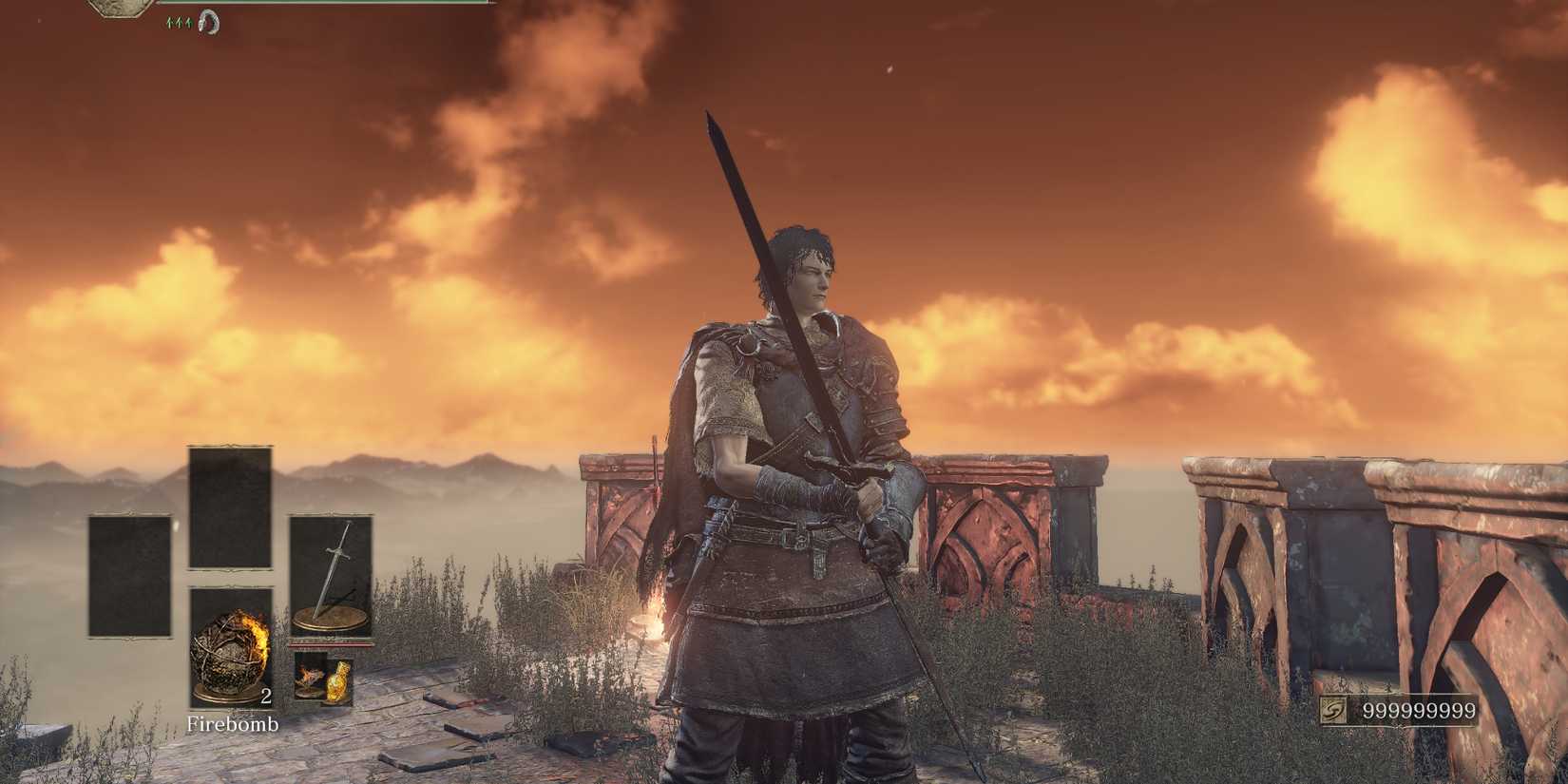Screen dimensions: 1568x784
Task: Click the firebomb quantity number 2
Action: point(266,696)
